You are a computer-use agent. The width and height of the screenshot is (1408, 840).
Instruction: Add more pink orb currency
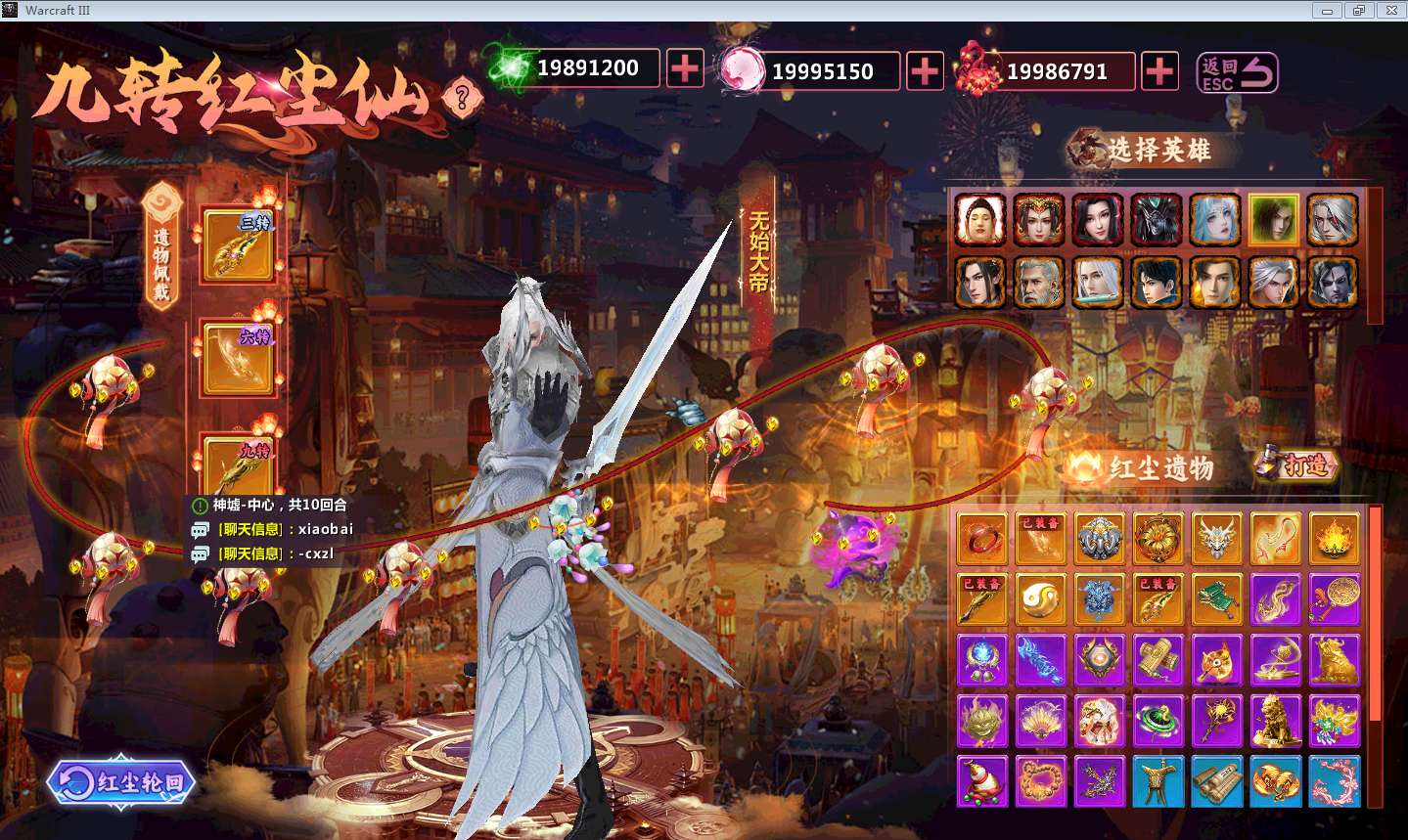(x=925, y=70)
